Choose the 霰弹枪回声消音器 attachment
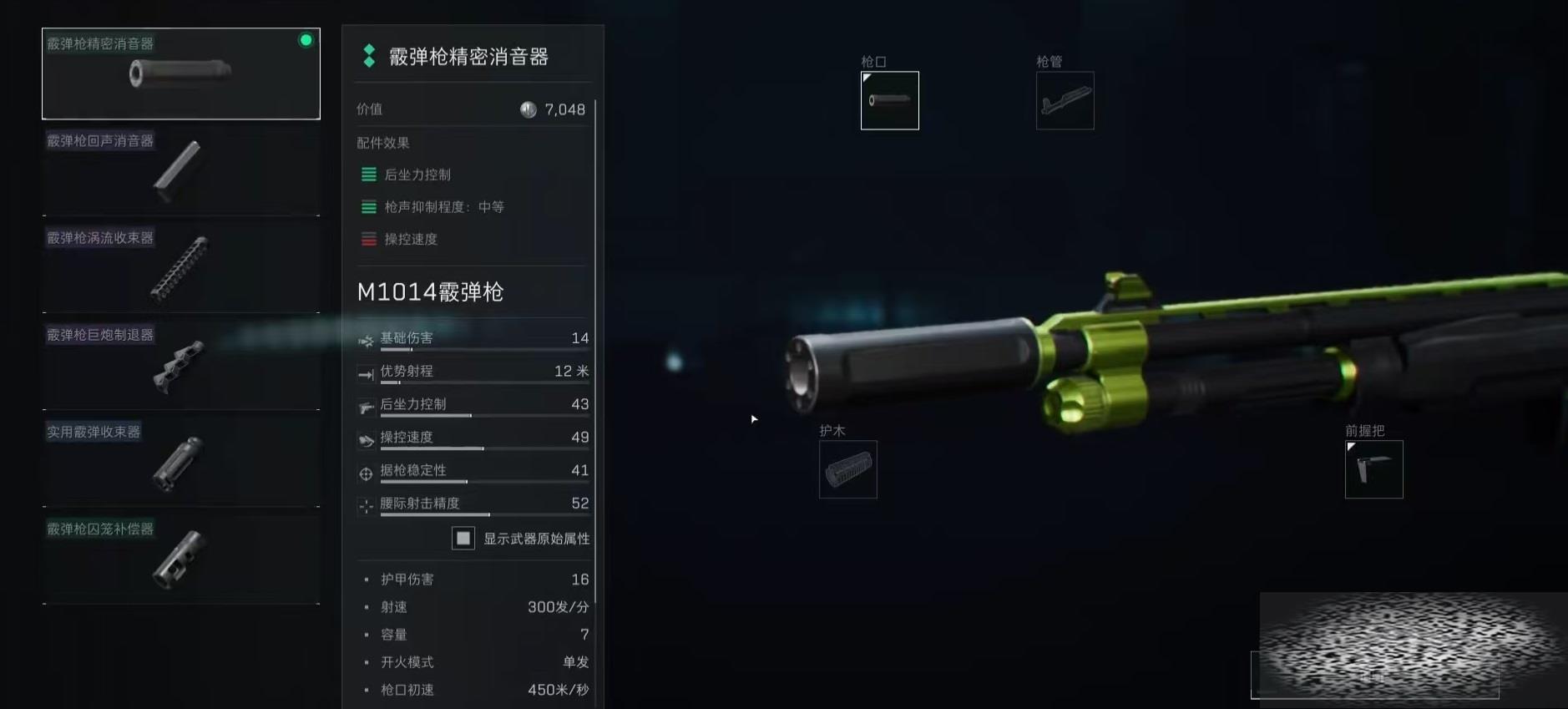The height and width of the screenshot is (709, 1568). [181, 171]
